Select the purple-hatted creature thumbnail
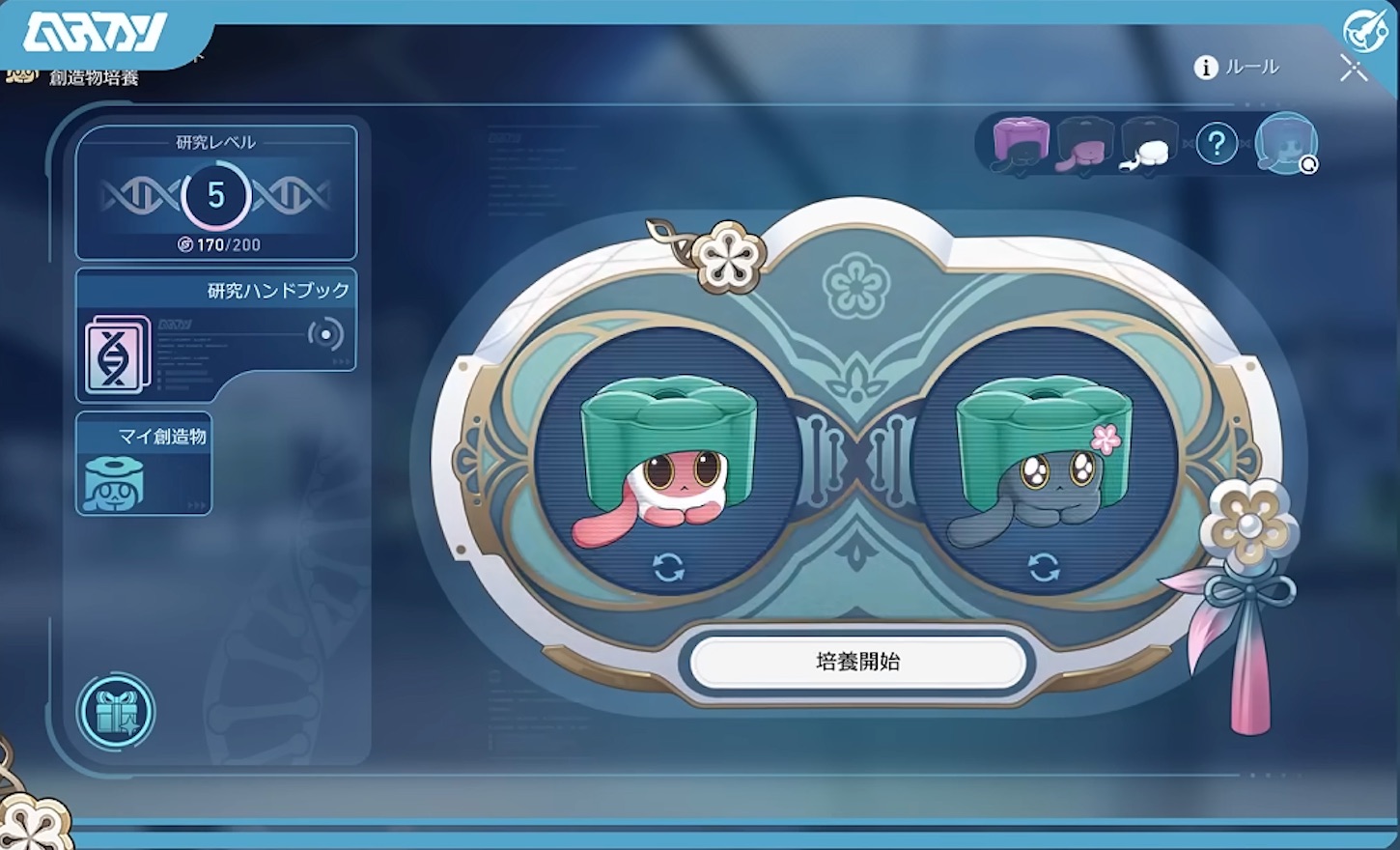This screenshot has width=1400, height=850. tap(1022, 143)
